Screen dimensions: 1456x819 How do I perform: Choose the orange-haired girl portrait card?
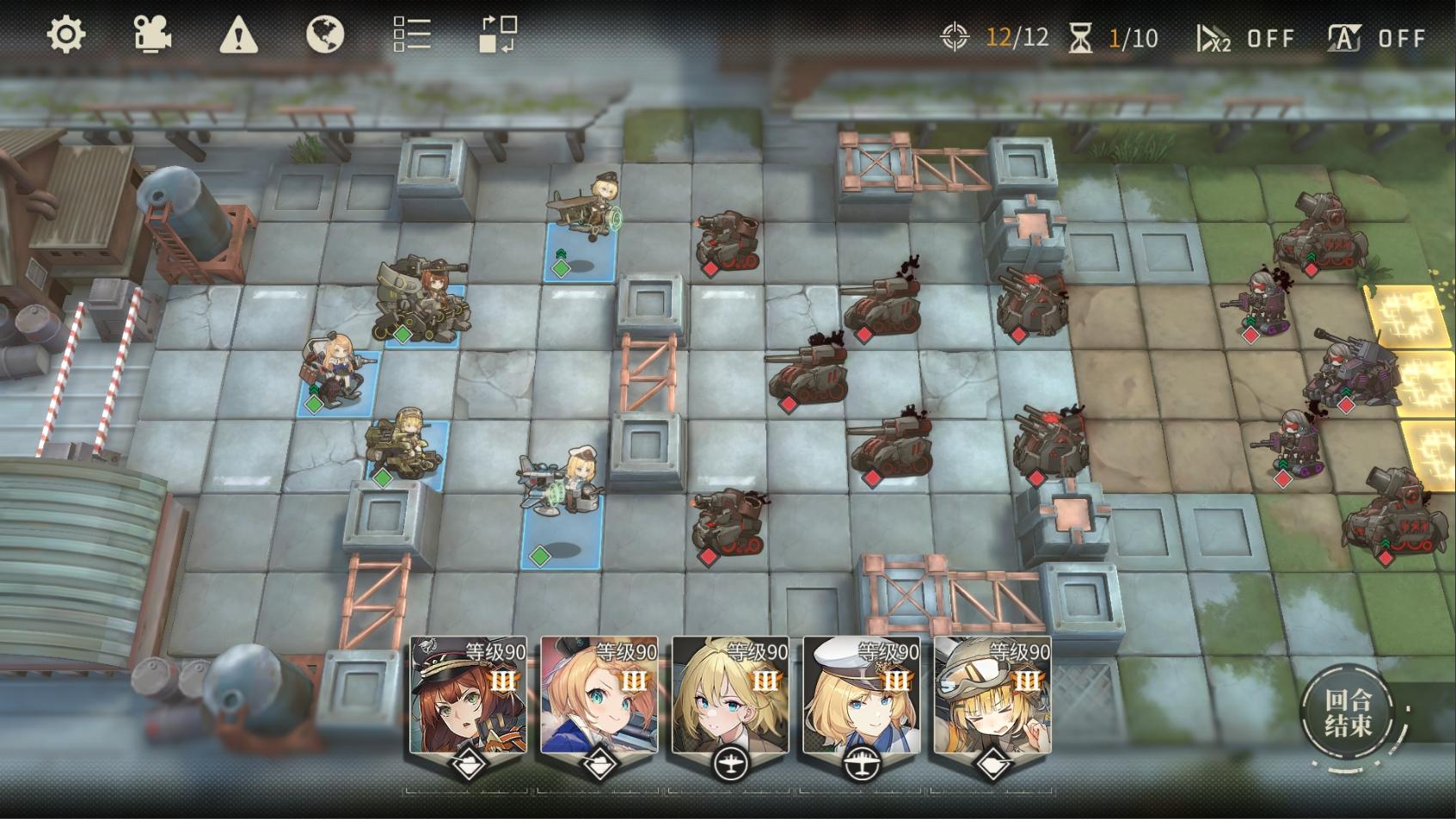599,697
